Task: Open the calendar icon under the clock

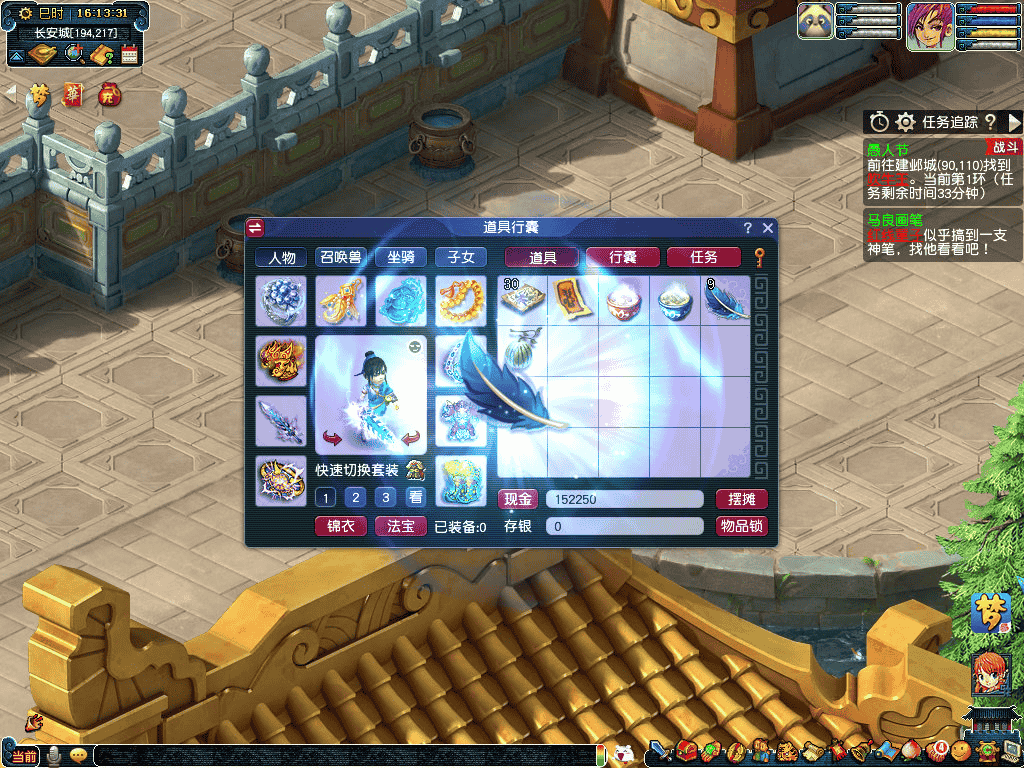Action: [129, 54]
